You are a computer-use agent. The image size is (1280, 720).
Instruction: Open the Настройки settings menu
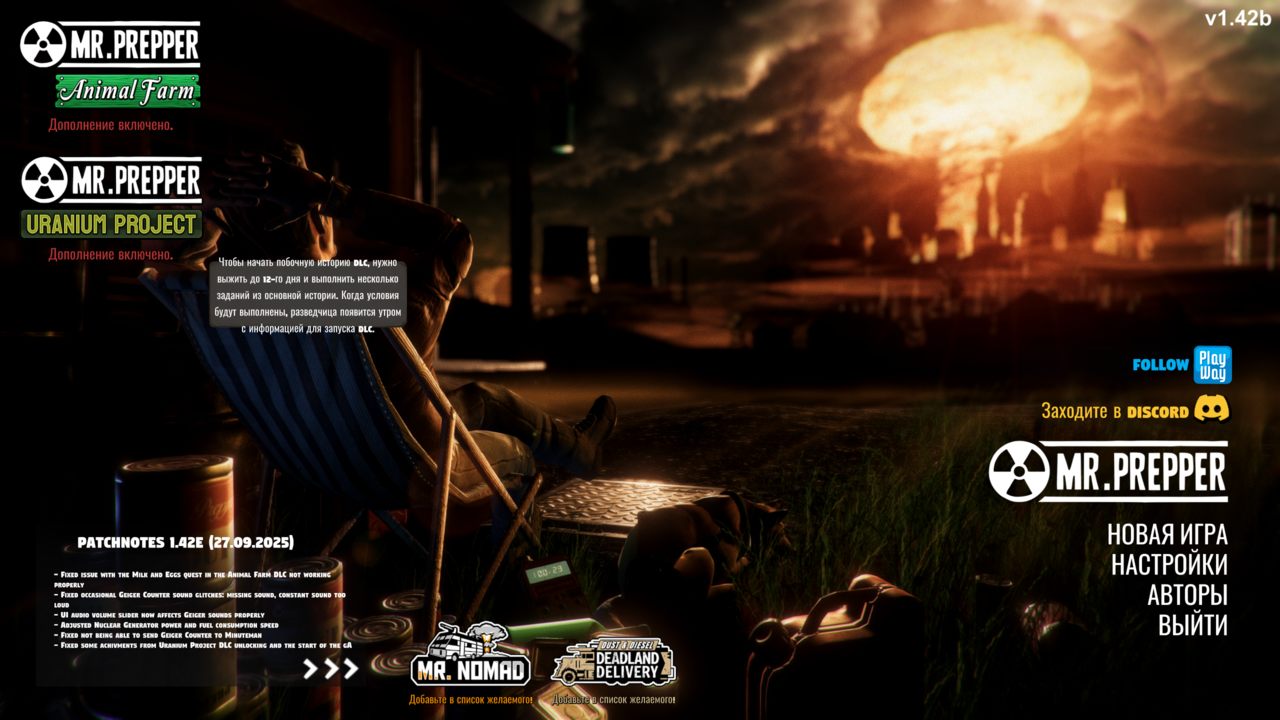[x=1168, y=565]
